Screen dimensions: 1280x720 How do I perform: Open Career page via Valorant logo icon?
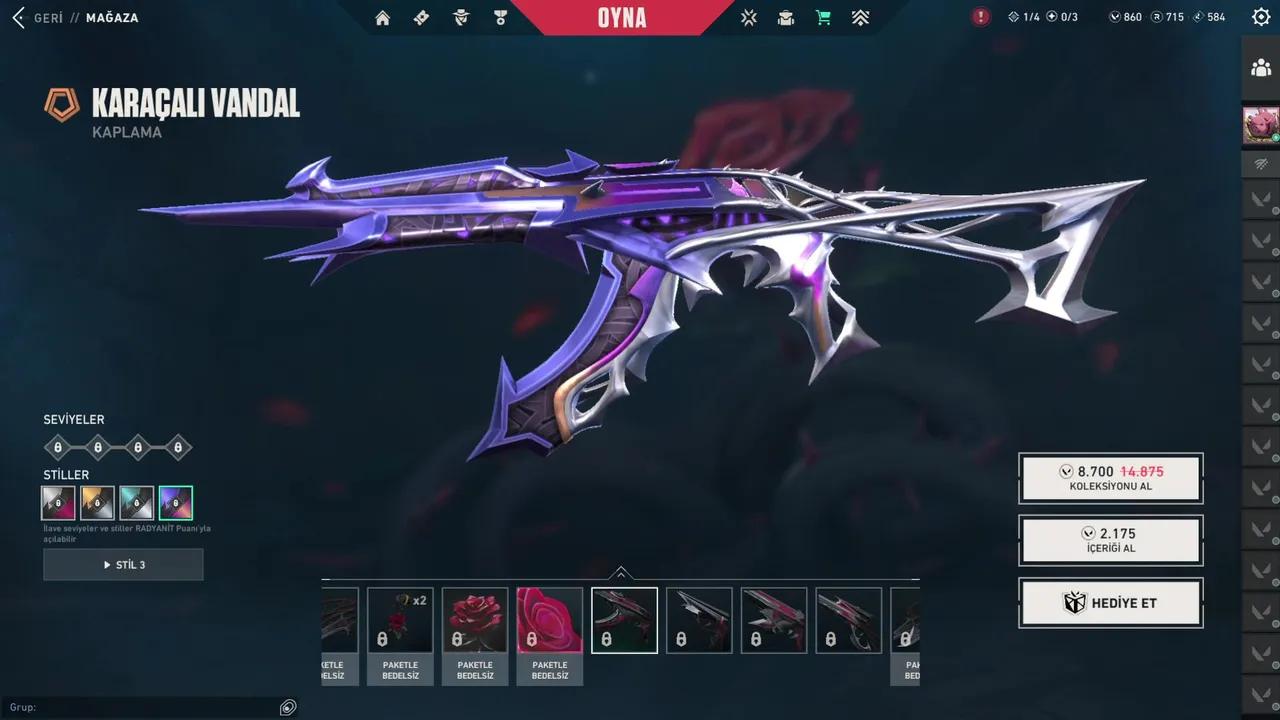748,17
